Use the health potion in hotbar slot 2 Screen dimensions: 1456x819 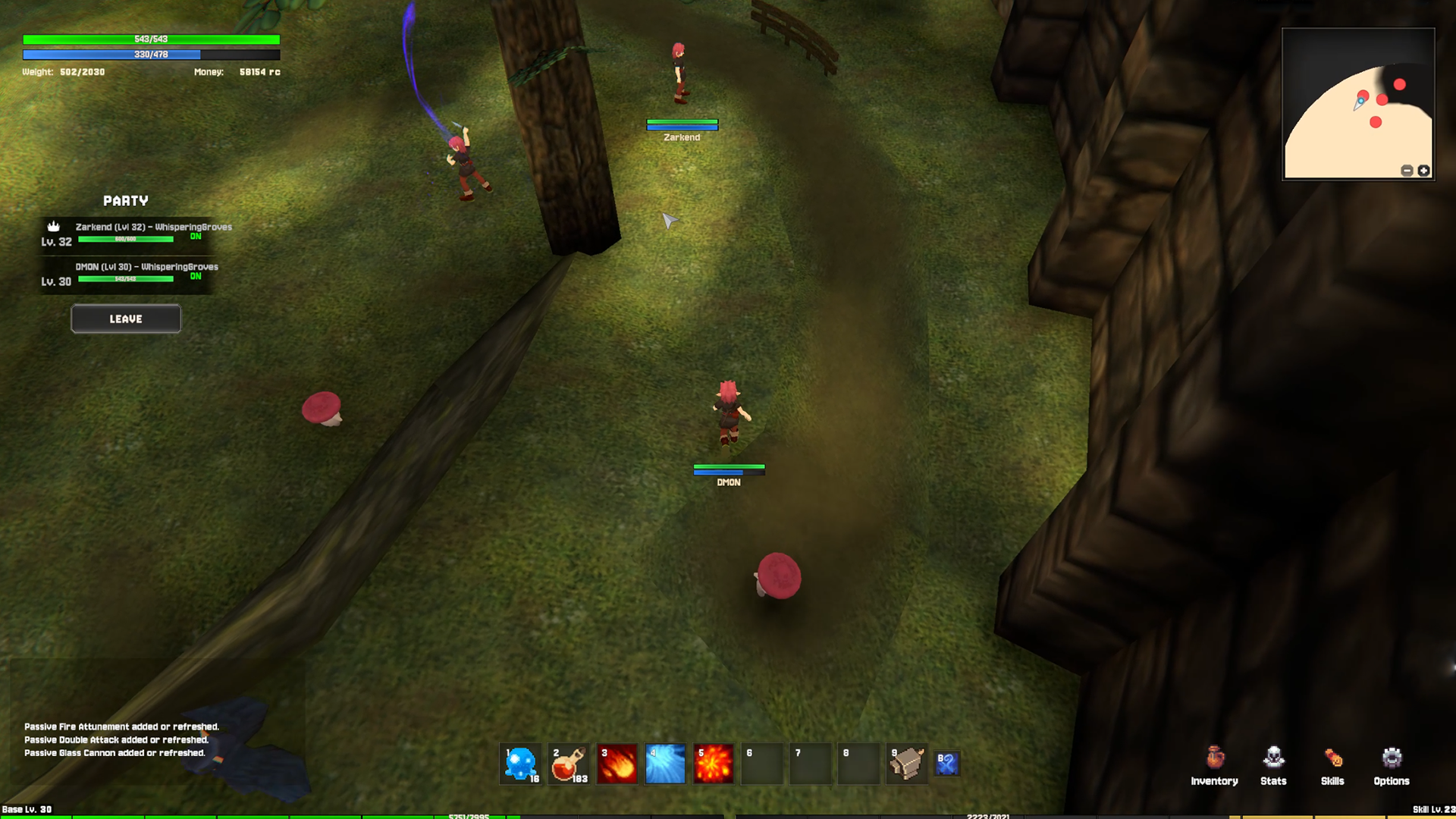[569, 763]
